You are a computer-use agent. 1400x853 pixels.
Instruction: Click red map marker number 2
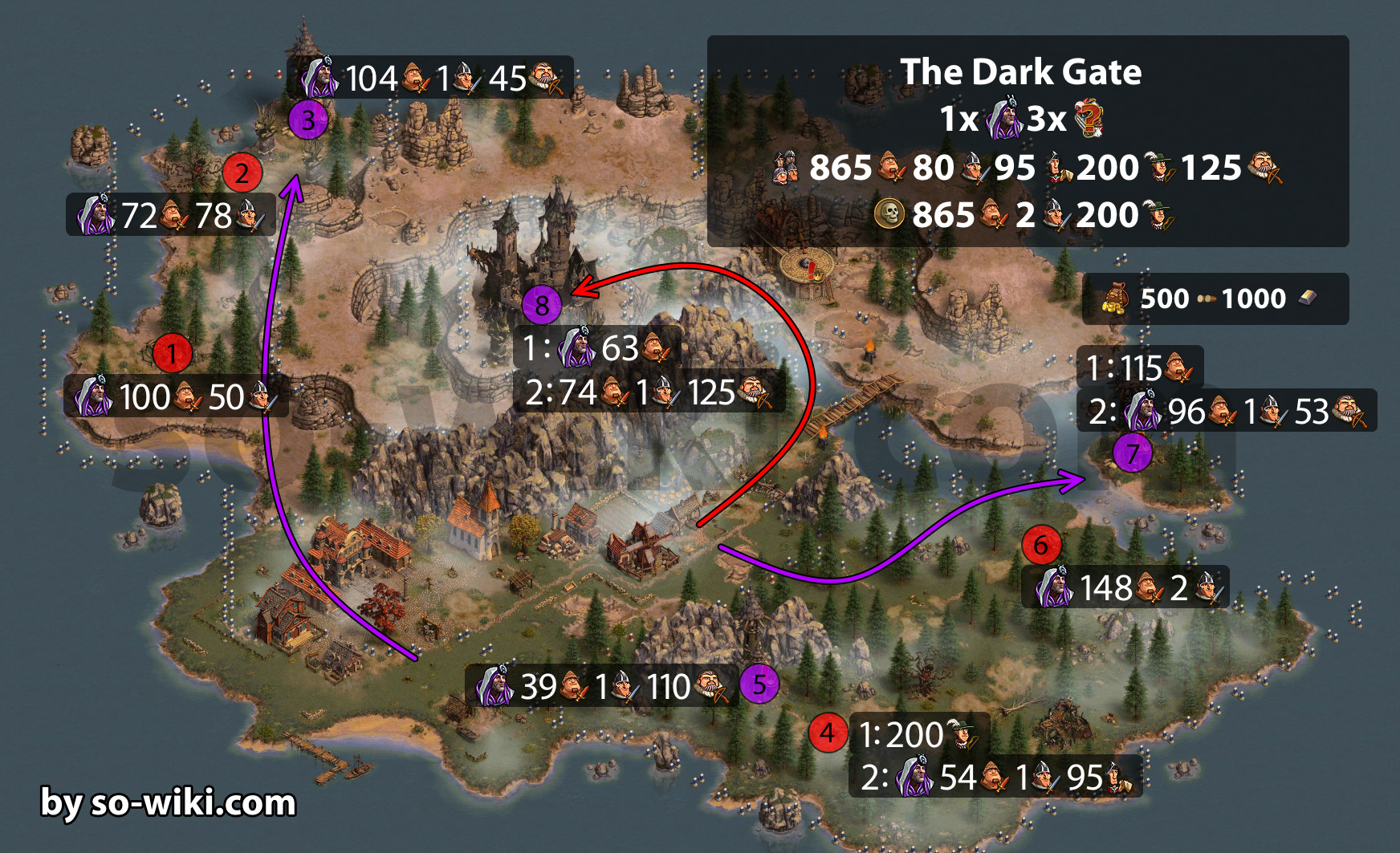(242, 173)
